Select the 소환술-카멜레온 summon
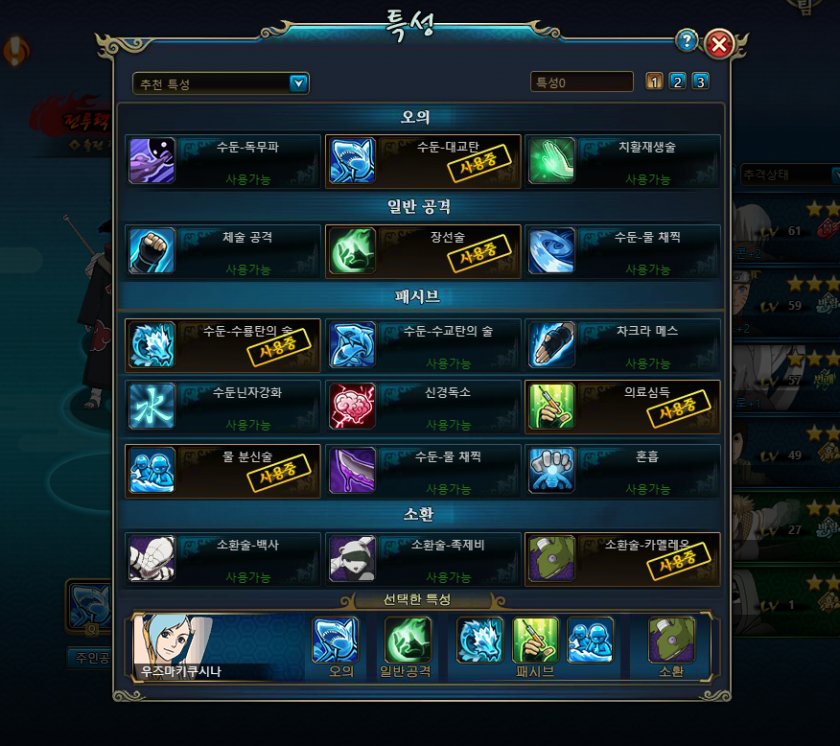The height and width of the screenshot is (746, 840). (622, 559)
